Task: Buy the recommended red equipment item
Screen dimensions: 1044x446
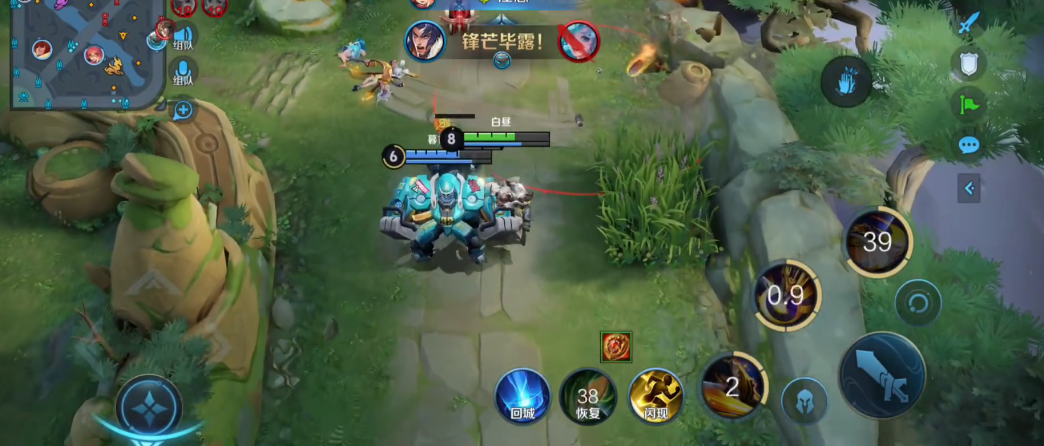Action: [615, 347]
